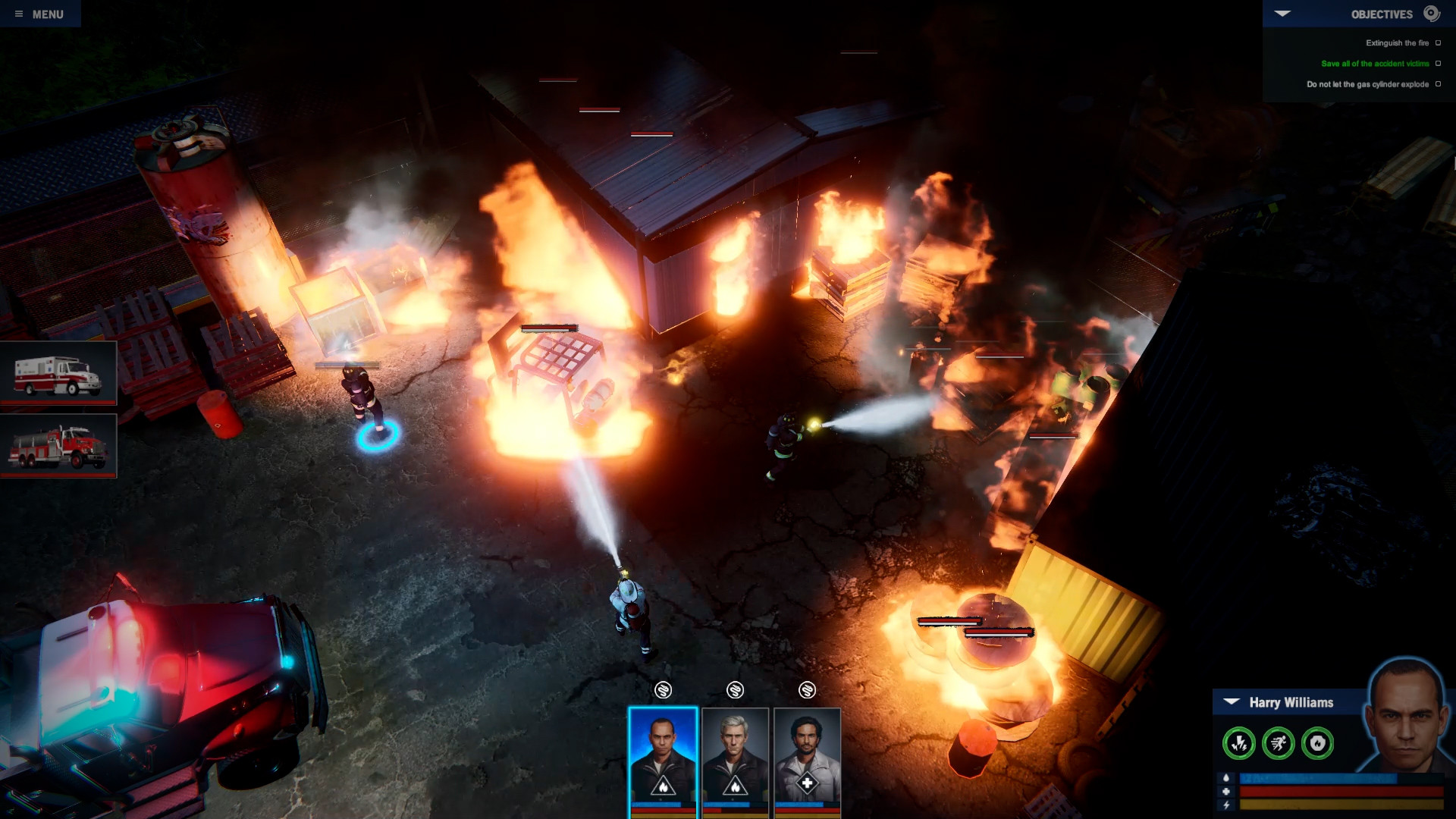The width and height of the screenshot is (1456, 819).
Task: Use the fire resistance shield ability
Action: click(1316, 742)
